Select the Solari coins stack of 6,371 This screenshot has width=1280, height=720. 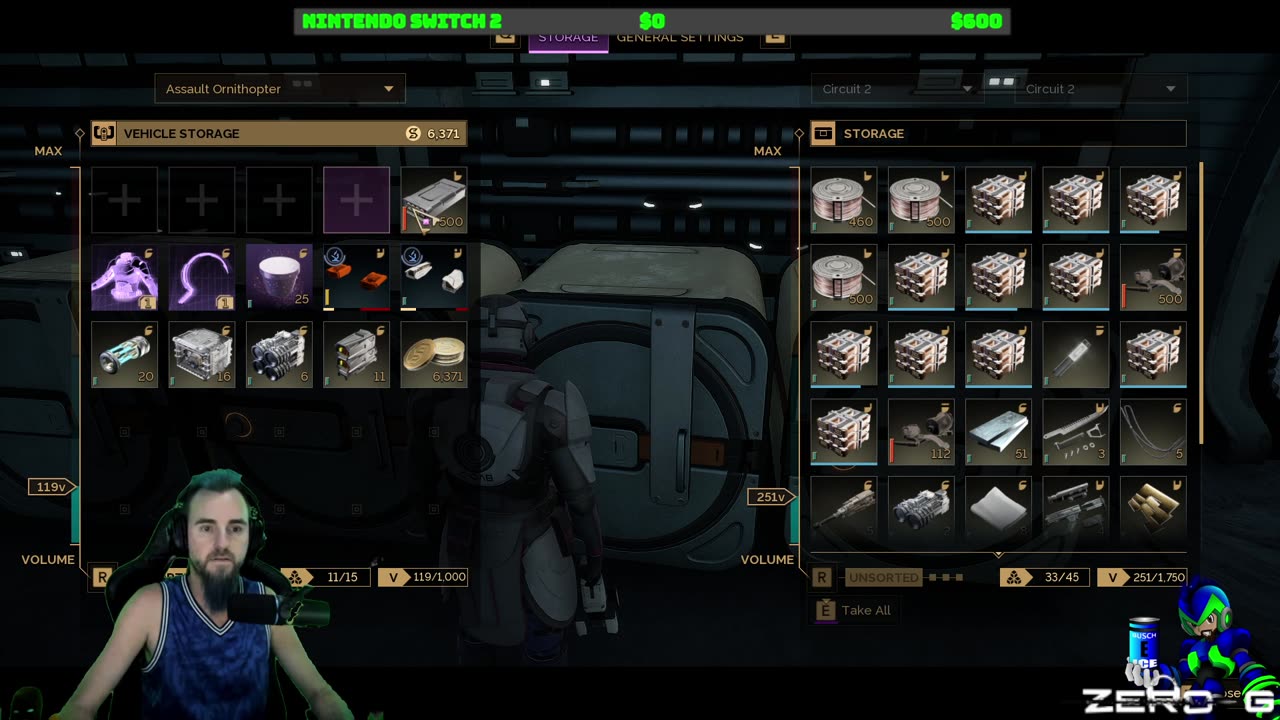click(x=434, y=354)
